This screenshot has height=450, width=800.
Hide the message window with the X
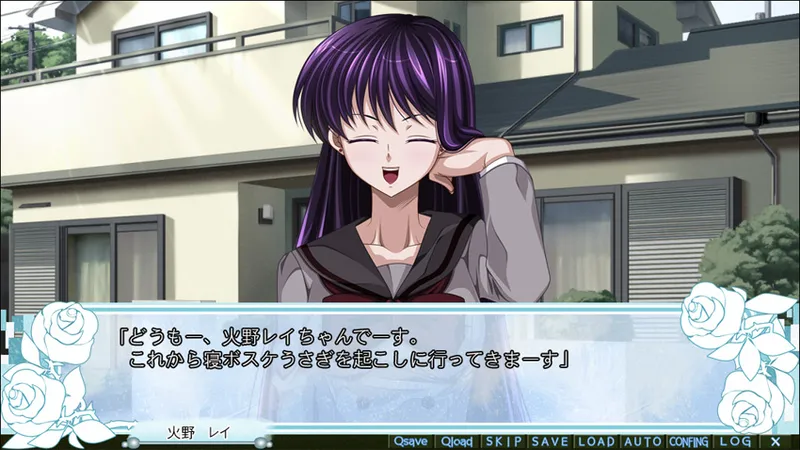coord(775,441)
